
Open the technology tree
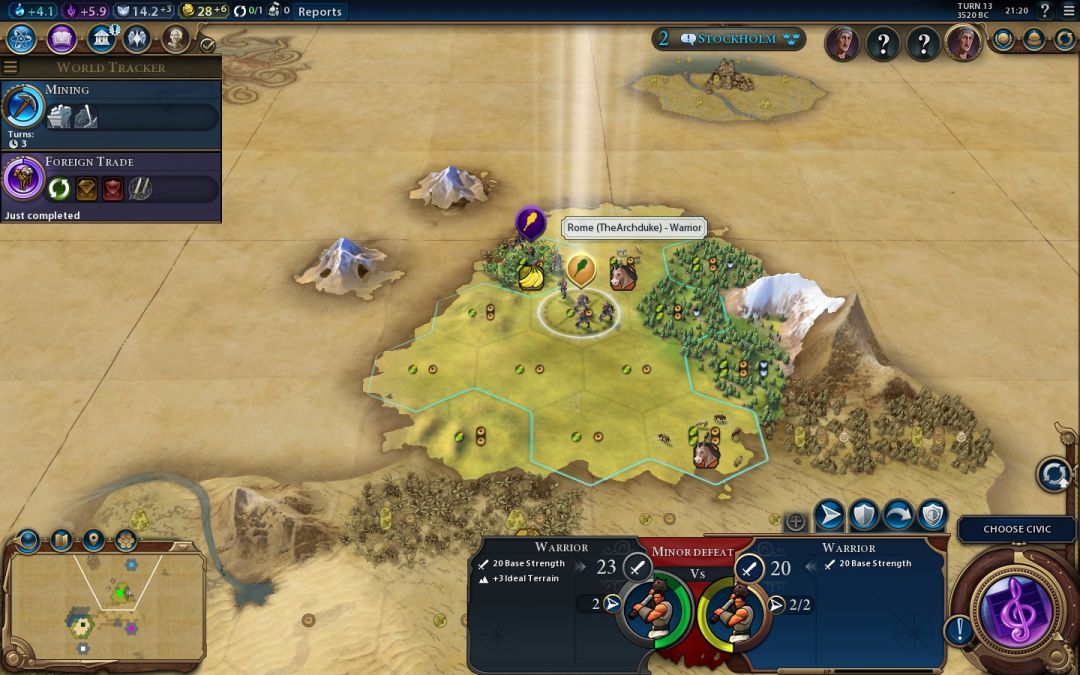click(21, 39)
